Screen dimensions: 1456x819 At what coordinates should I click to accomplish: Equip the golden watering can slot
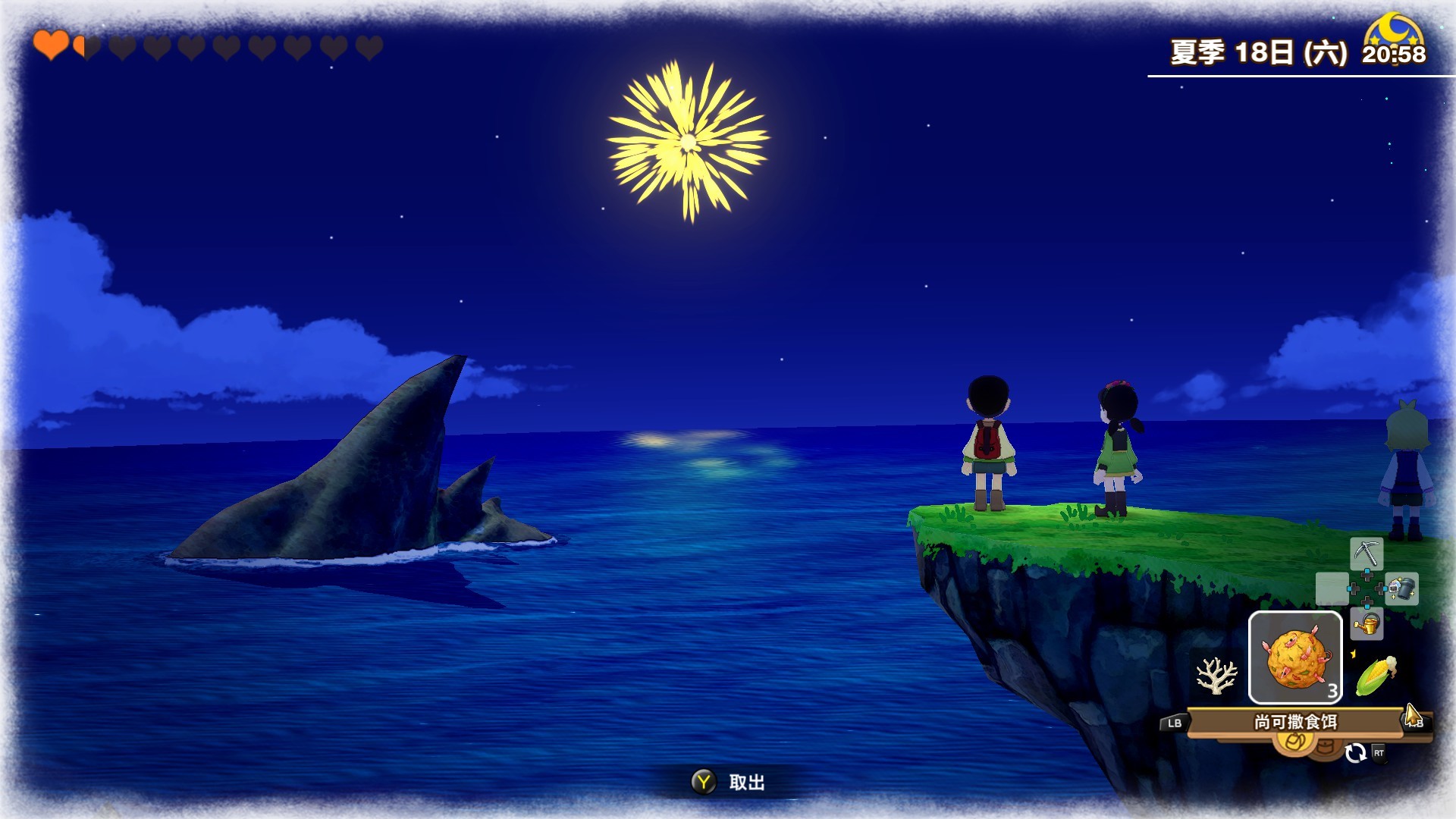1367,625
